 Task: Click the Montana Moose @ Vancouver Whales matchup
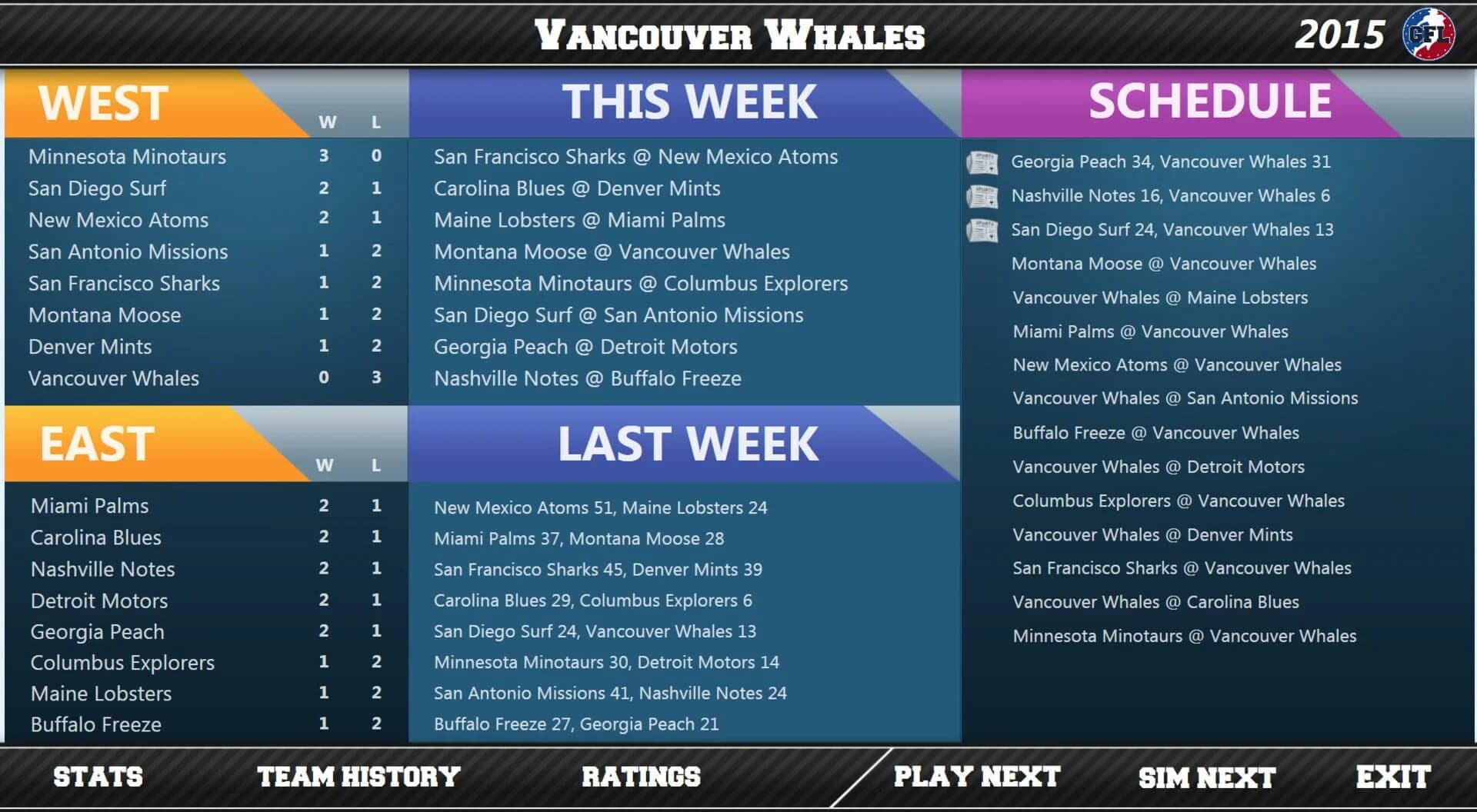click(x=612, y=251)
